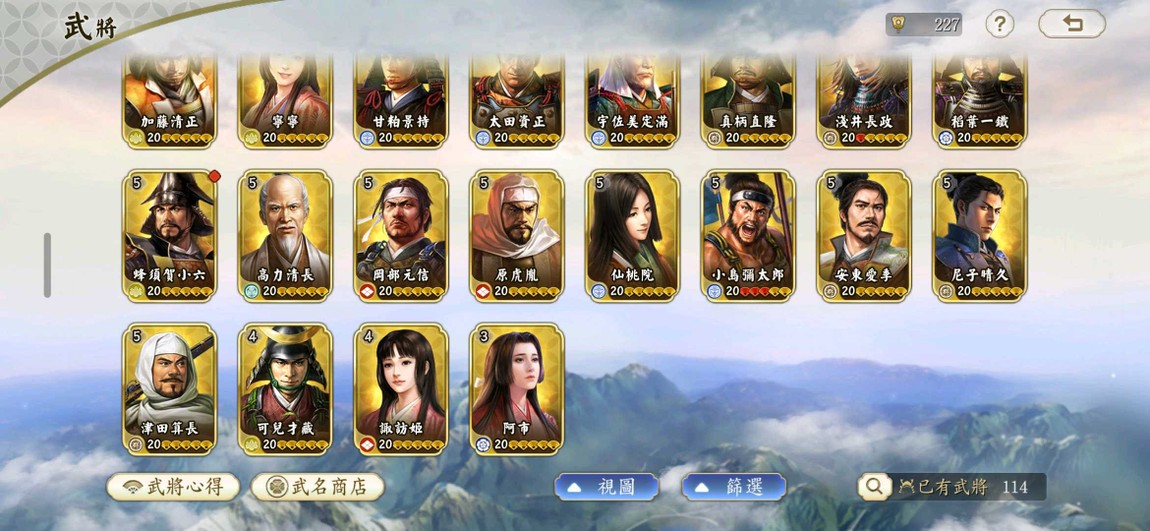Open the 篩選 filter menu
Screen dimensions: 1150x531
click(733, 487)
